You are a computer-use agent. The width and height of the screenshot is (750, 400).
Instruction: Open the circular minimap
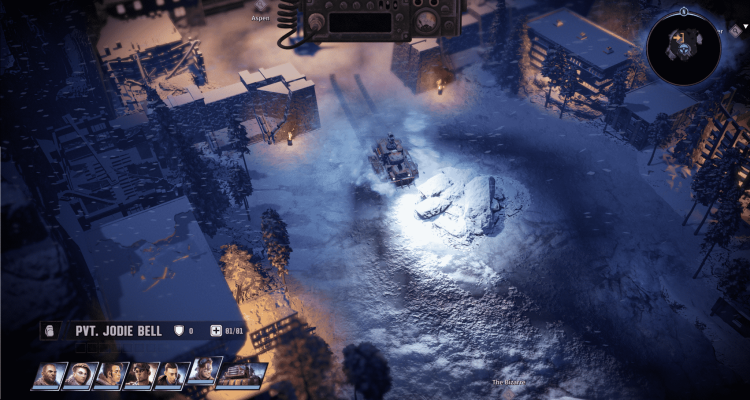coord(683,49)
